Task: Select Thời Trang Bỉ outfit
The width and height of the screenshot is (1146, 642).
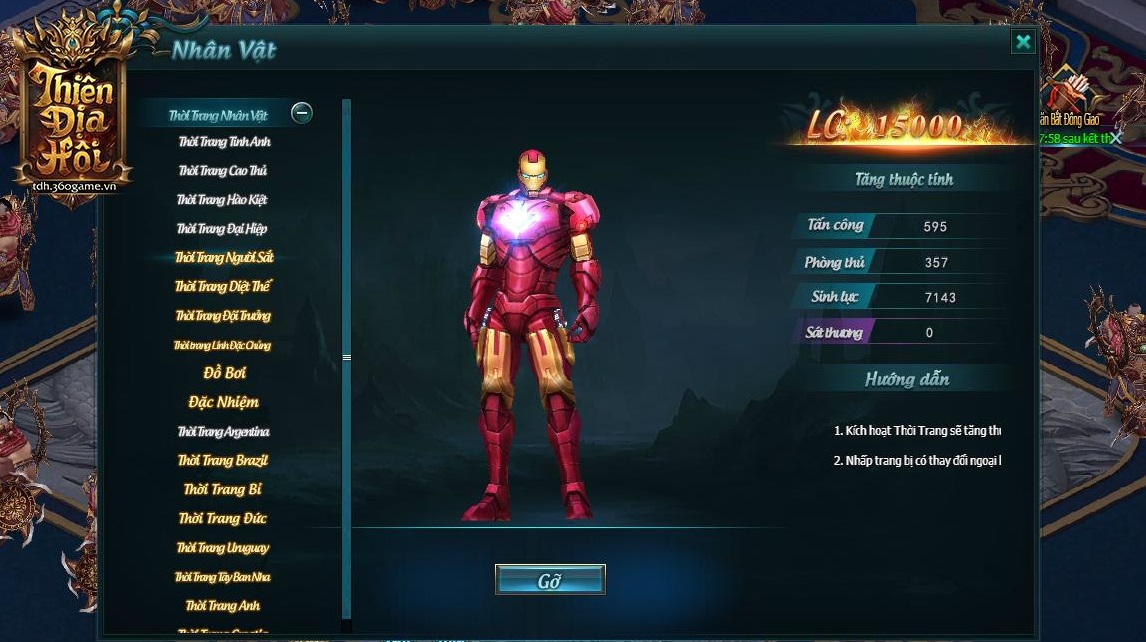Action: point(223,490)
